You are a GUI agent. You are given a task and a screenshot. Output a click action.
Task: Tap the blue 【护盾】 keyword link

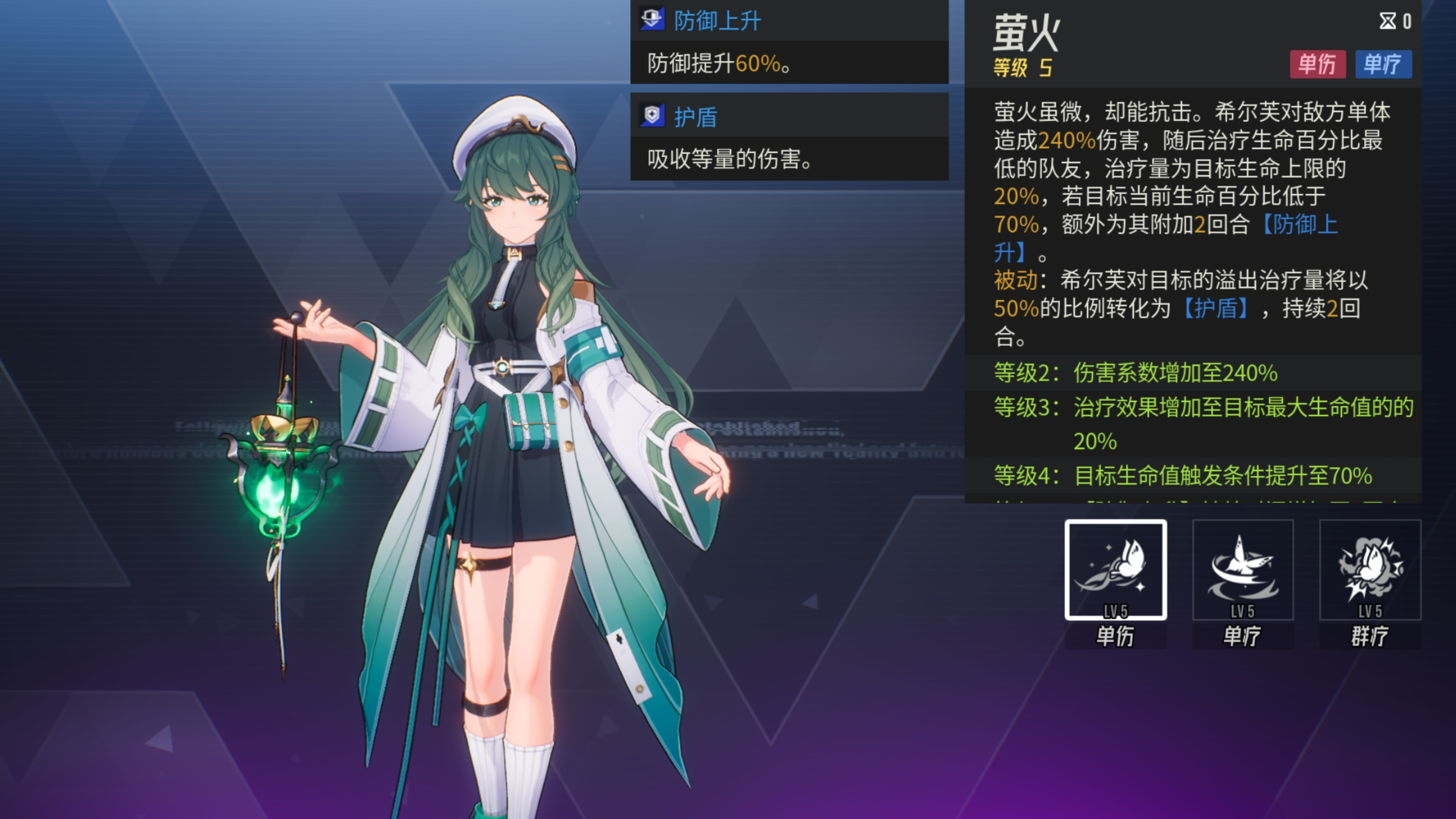1216,309
